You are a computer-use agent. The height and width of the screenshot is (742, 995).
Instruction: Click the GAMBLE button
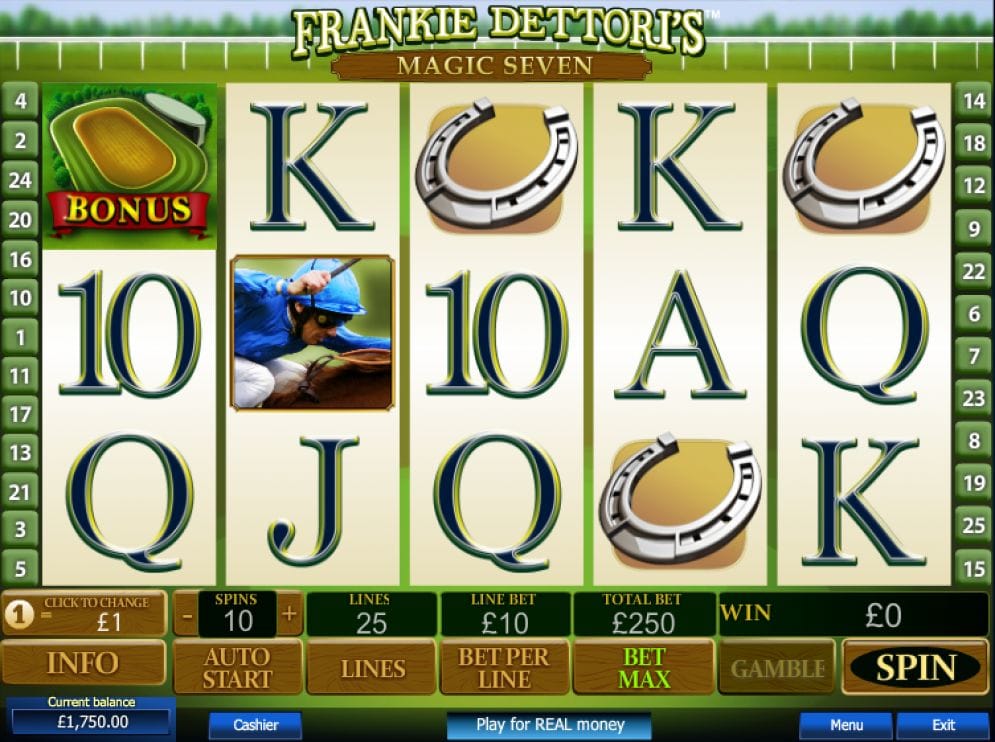(778, 667)
